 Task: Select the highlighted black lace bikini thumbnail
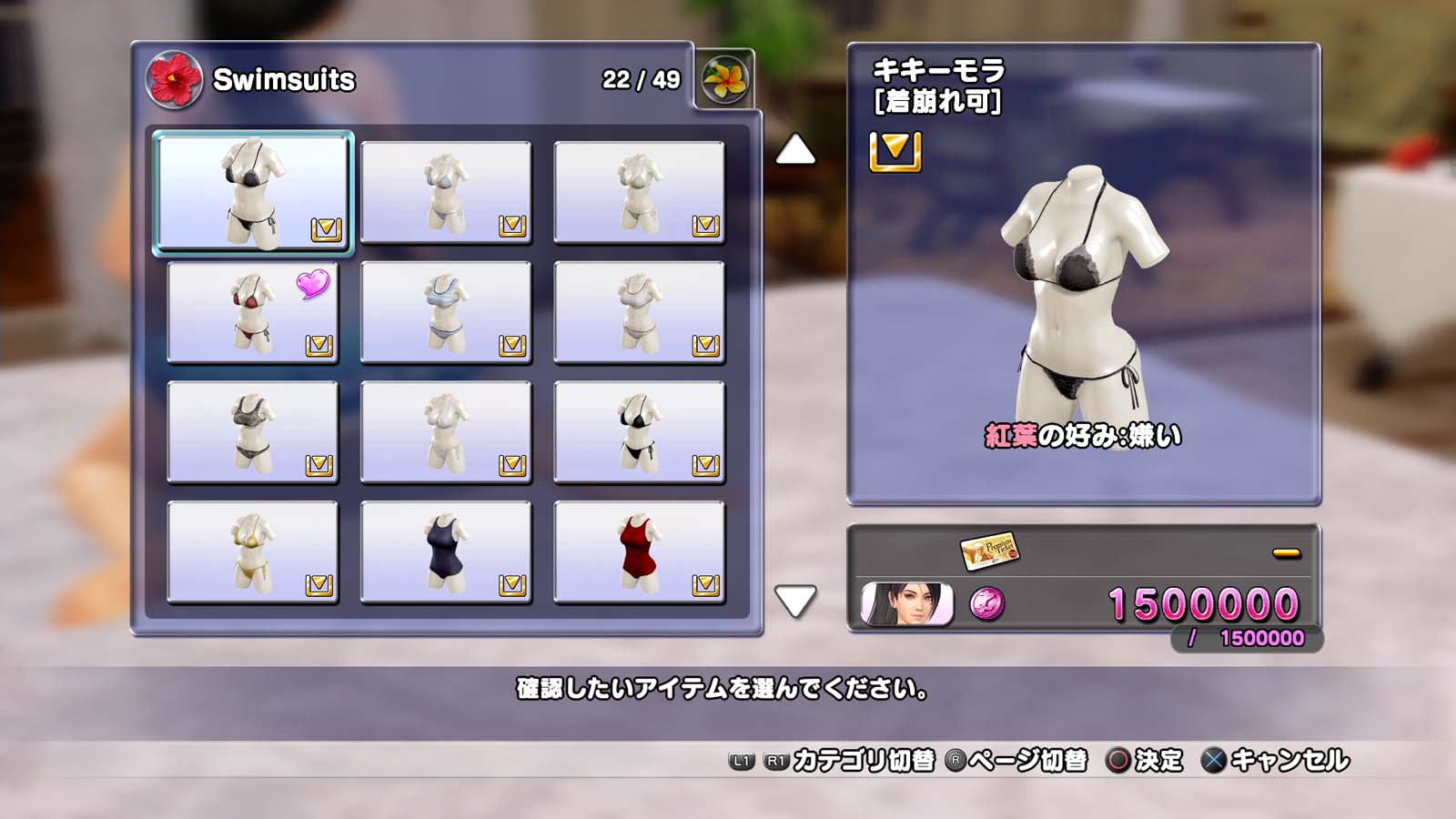252,192
